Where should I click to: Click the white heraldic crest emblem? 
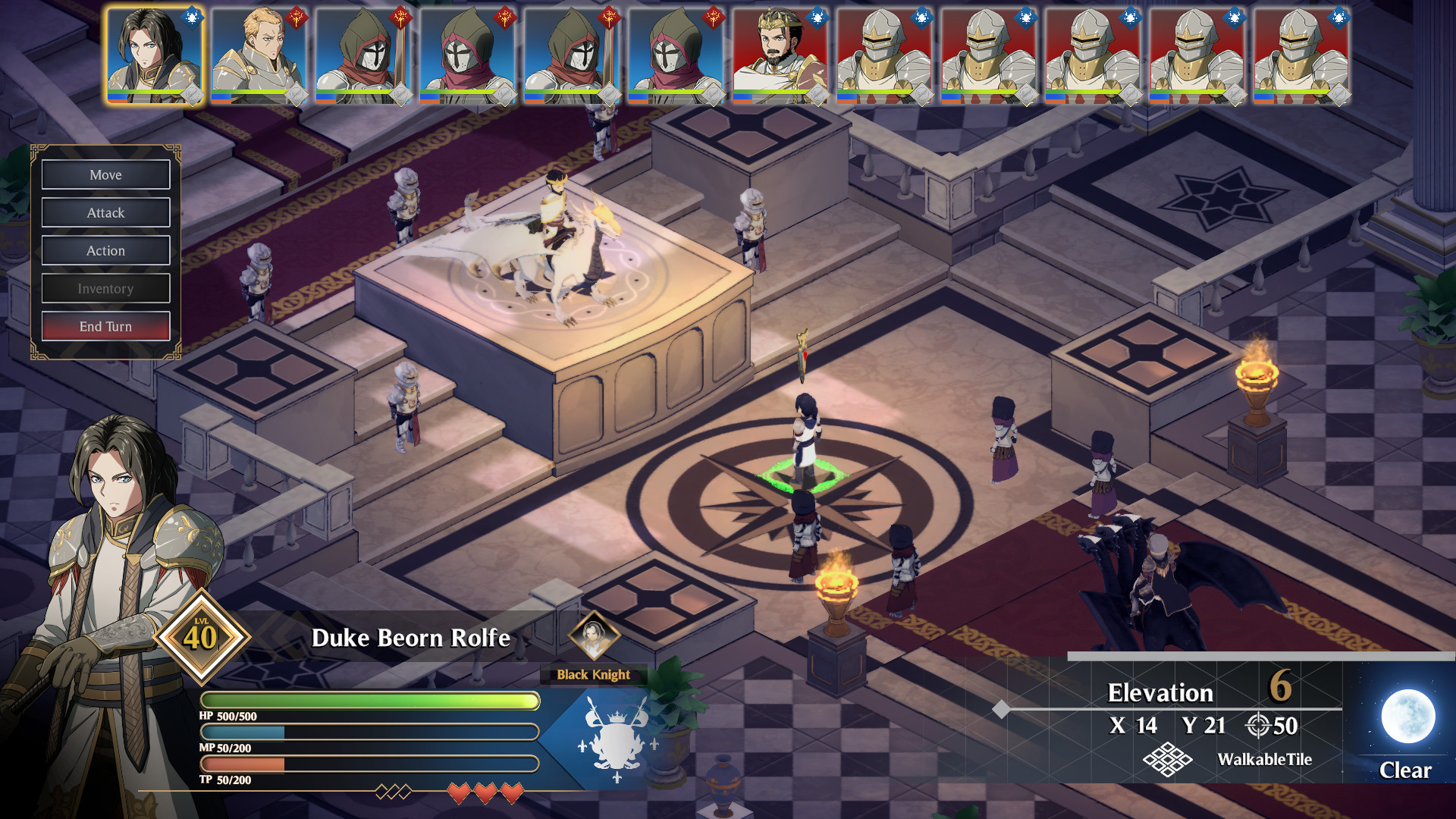(617, 738)
